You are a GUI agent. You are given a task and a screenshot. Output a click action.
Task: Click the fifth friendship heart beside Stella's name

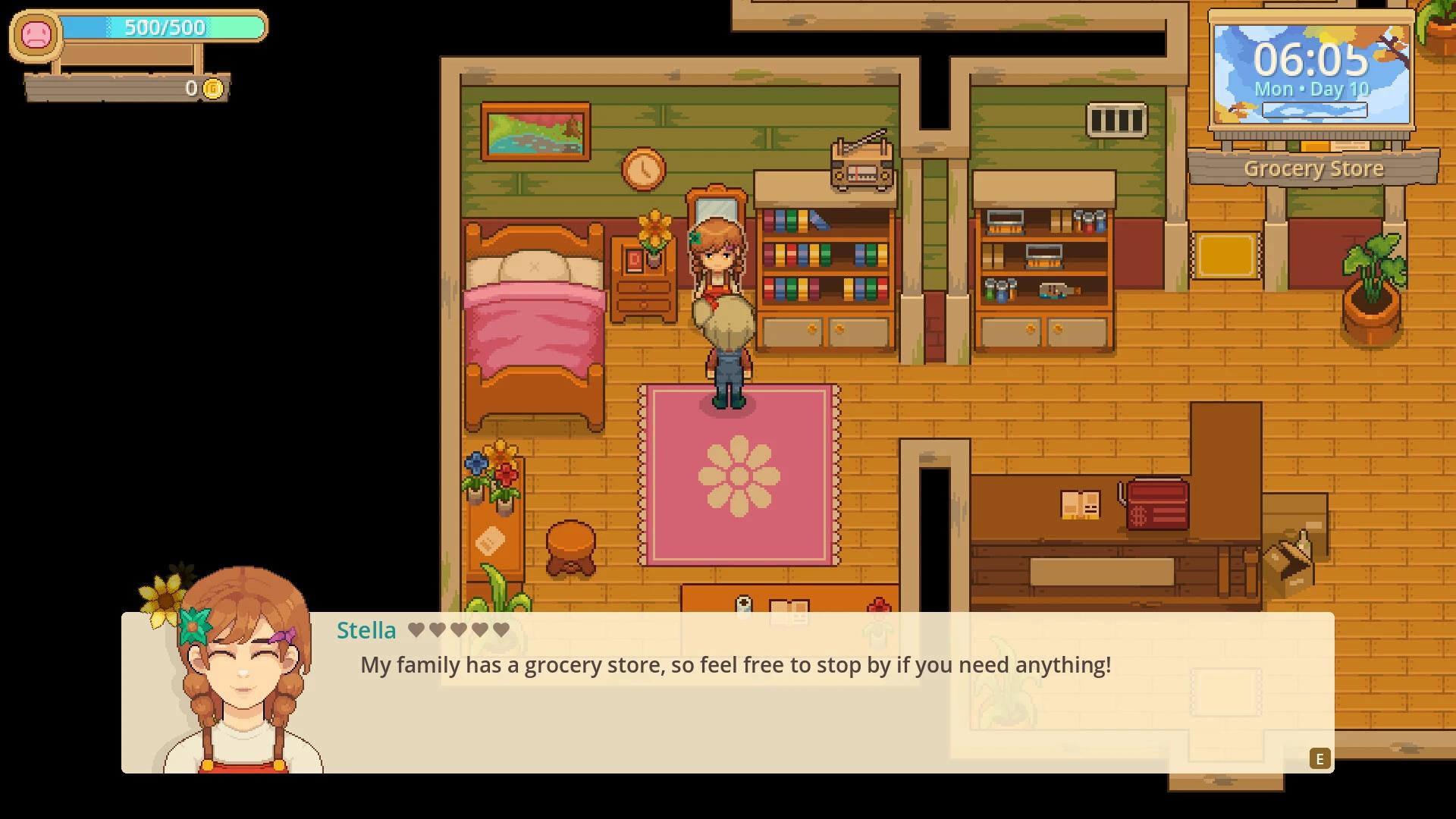click(x=500, y=629)
